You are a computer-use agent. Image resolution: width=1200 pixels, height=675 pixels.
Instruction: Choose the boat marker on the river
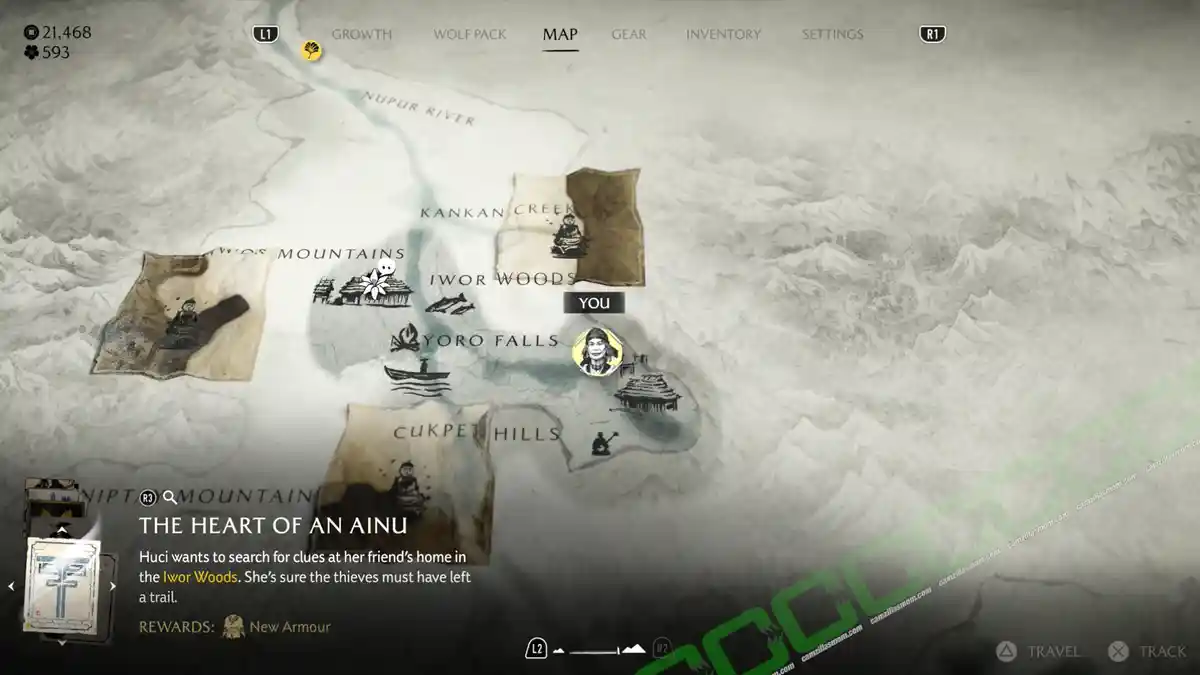click(x=416, y=378)
